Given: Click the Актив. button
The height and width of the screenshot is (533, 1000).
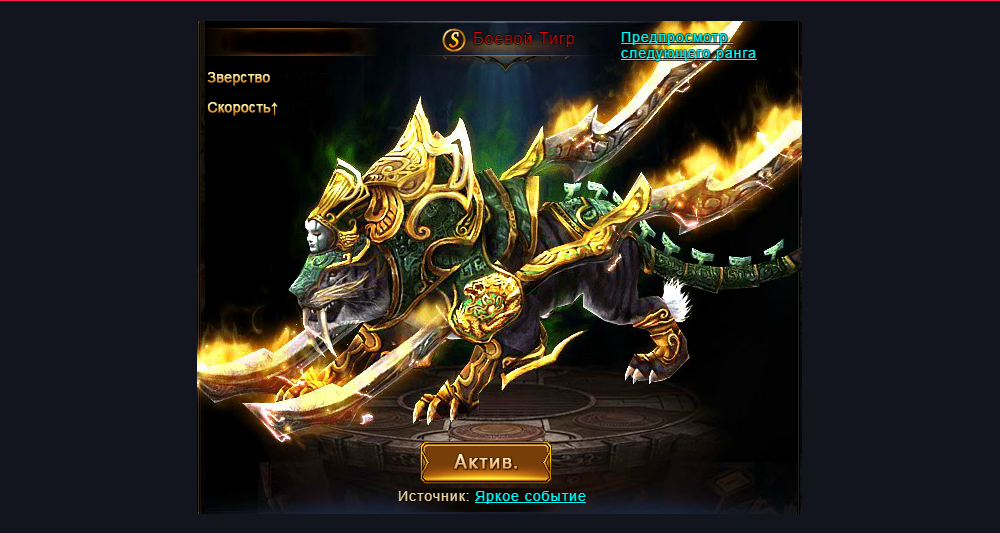Looking at the screenshot, I should click(x=486, y=462).
